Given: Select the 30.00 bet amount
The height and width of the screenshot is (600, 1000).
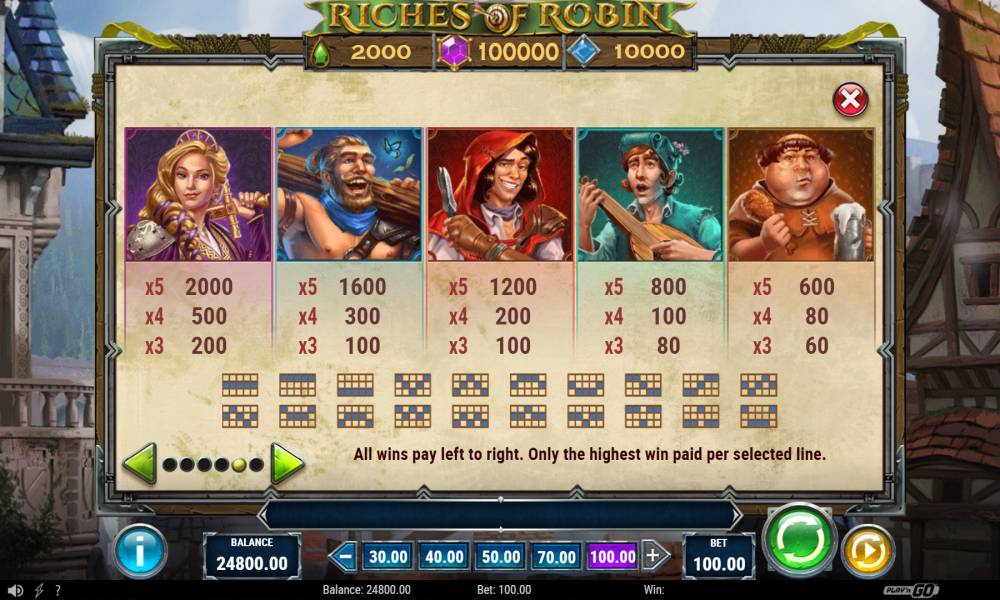Looking at the screenshot, I should tap(387, 556).
